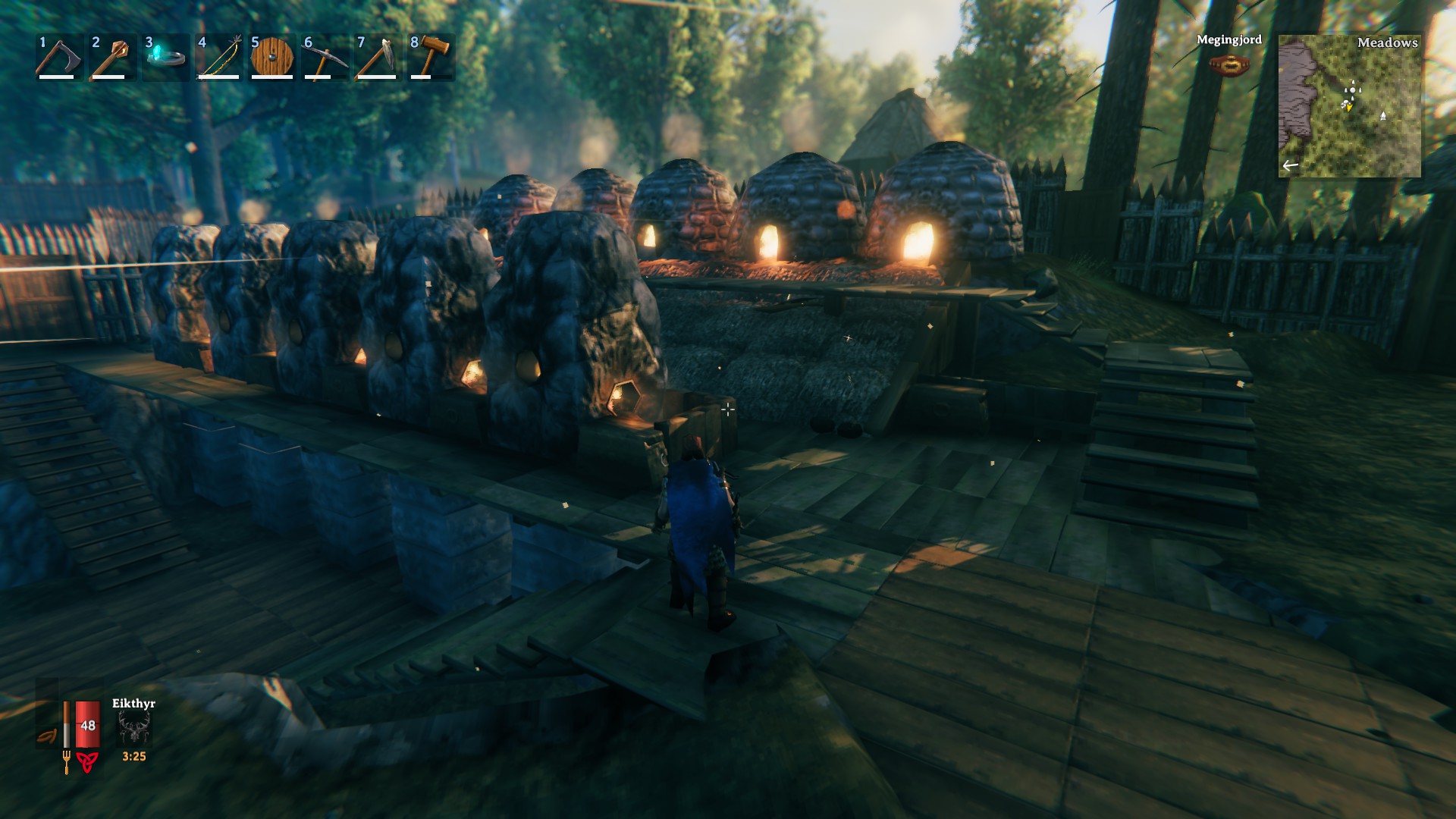
Task: Click the fork hunger indicator
Action: [67, 763]
